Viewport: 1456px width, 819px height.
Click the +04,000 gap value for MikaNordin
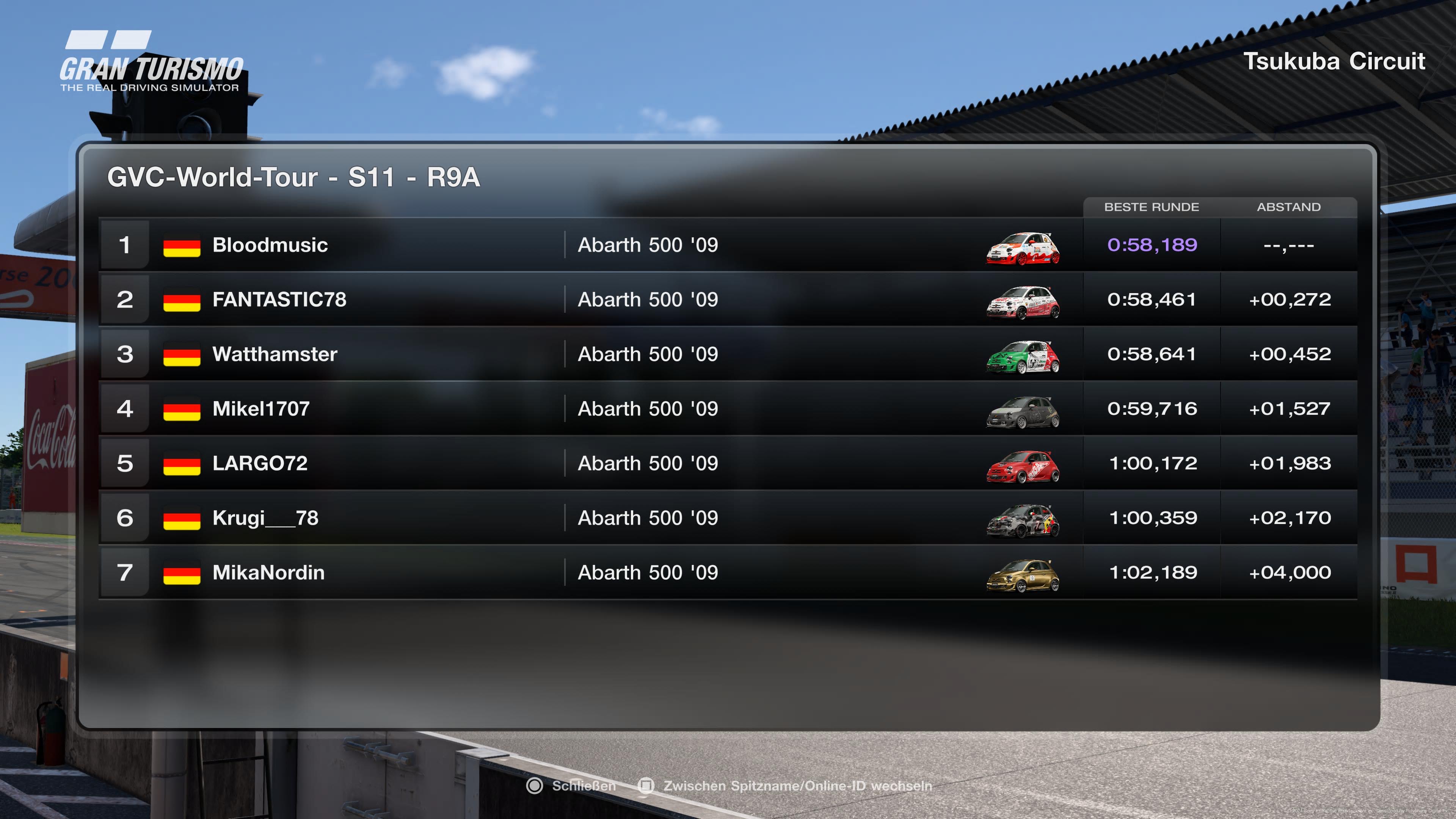tap(1291, 572)
